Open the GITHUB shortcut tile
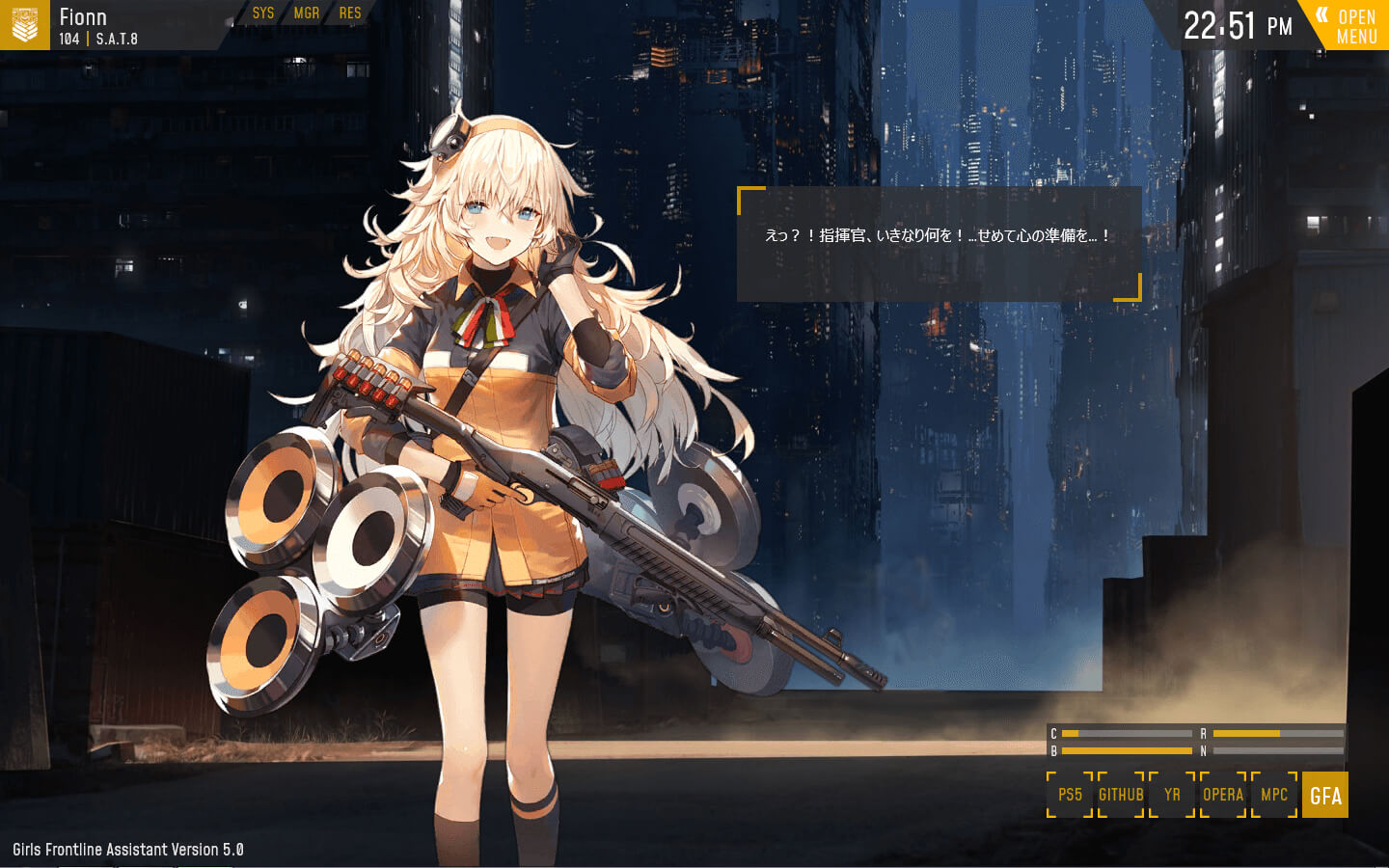 tap(1121, 795)
